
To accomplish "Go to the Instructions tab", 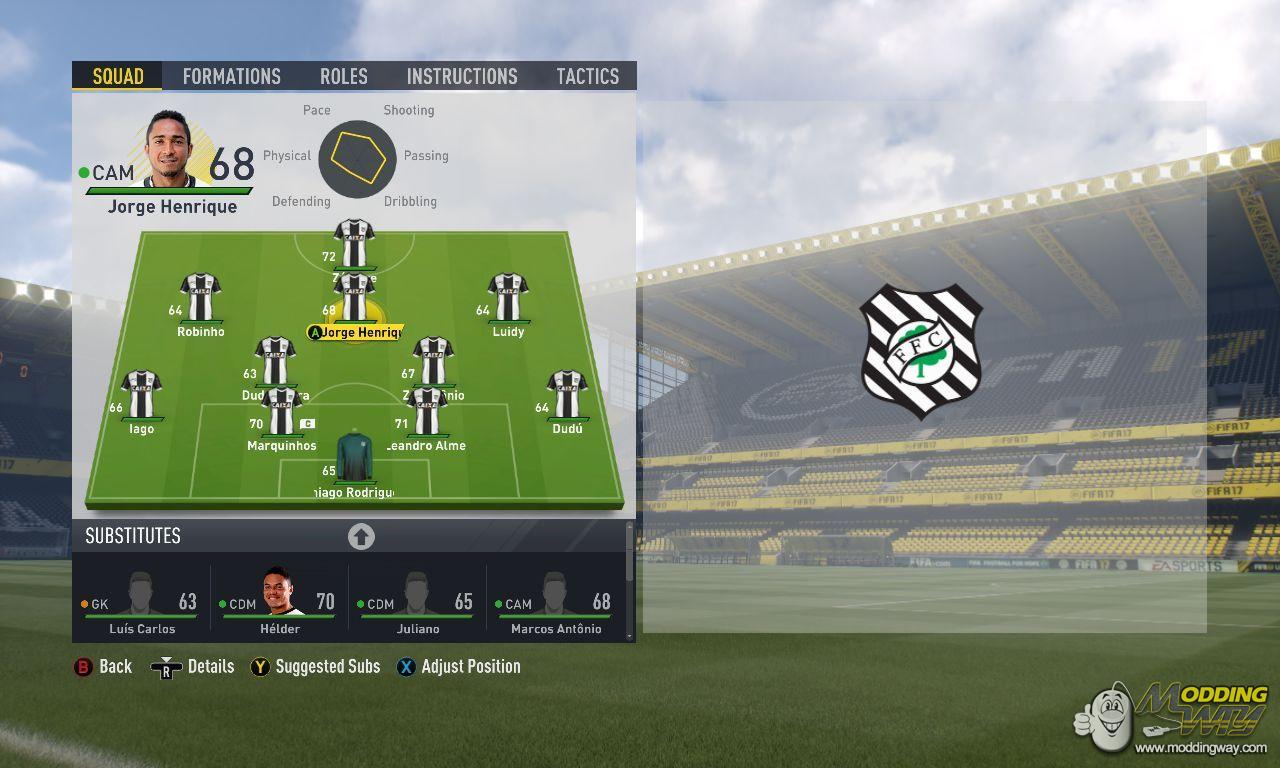I will (x=462, y=76).
